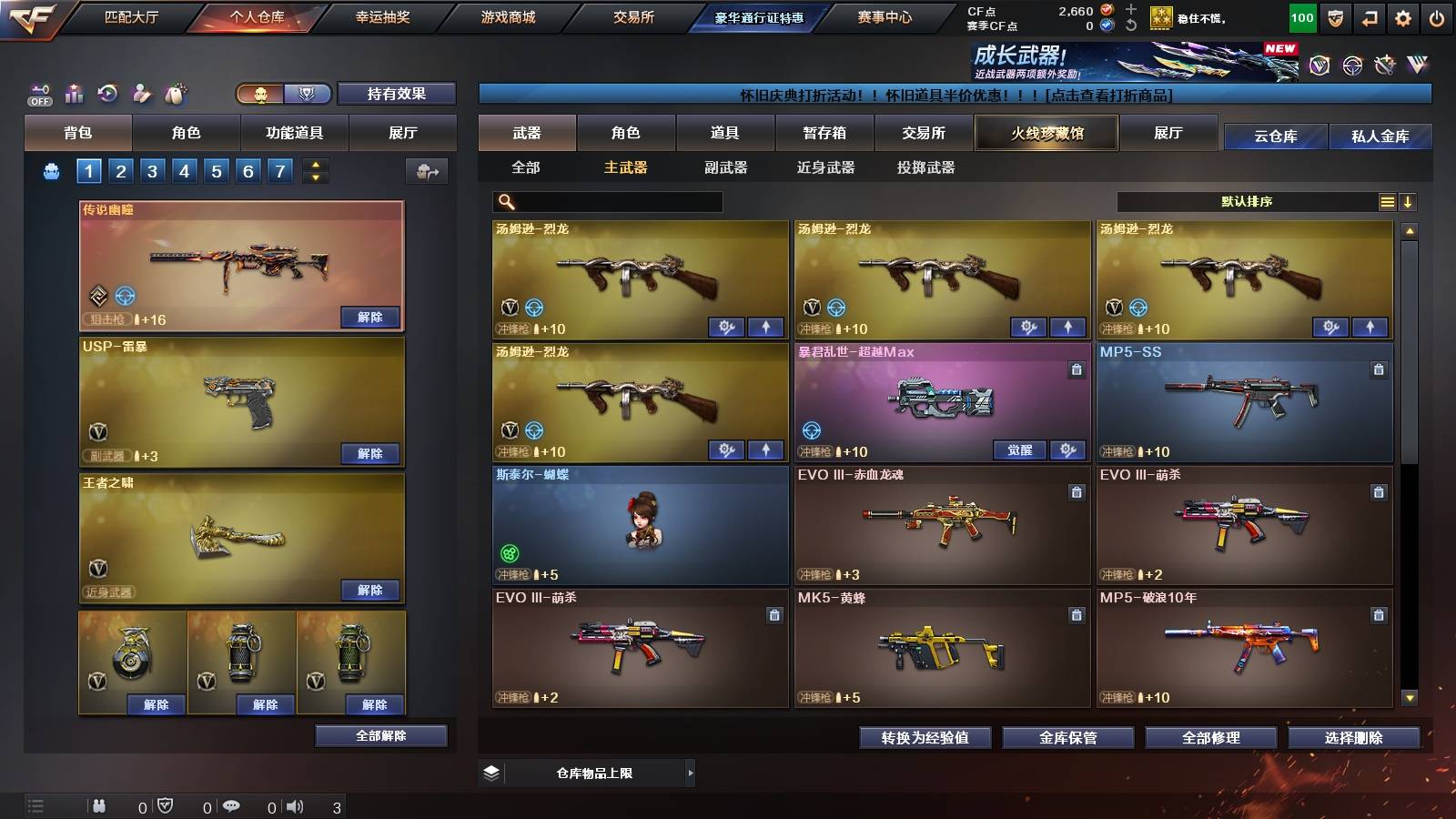Viewport: 1456px width, 819px height.
Task: Click the list view icon next to 默认排序
Action: [1387, 201]
